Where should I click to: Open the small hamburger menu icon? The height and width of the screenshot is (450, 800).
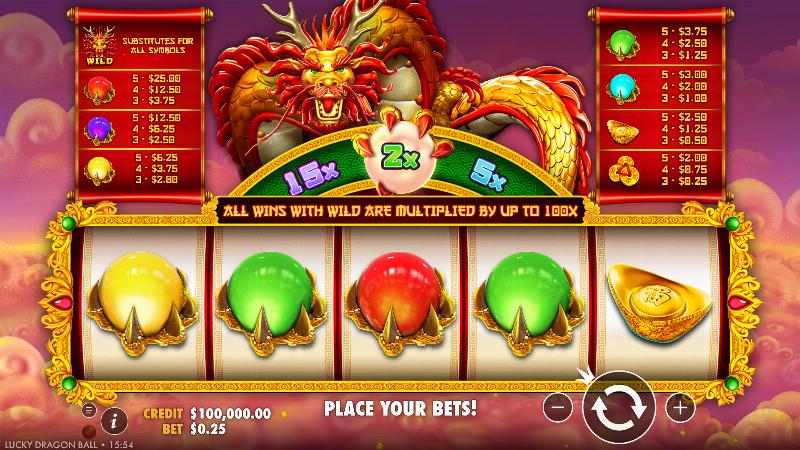(x=89, y=410)
